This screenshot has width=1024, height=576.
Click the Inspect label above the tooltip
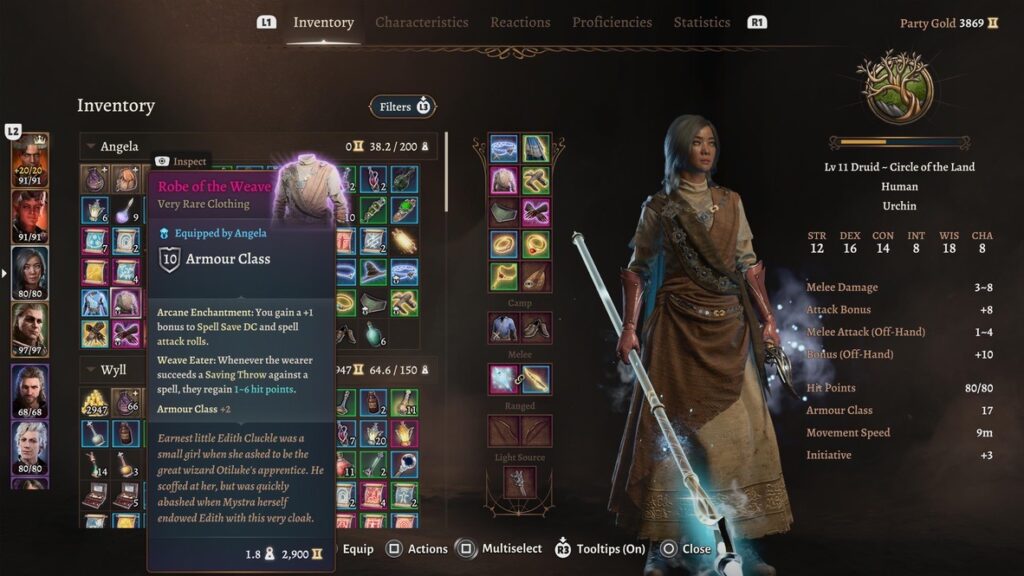(x=181, y=161)
